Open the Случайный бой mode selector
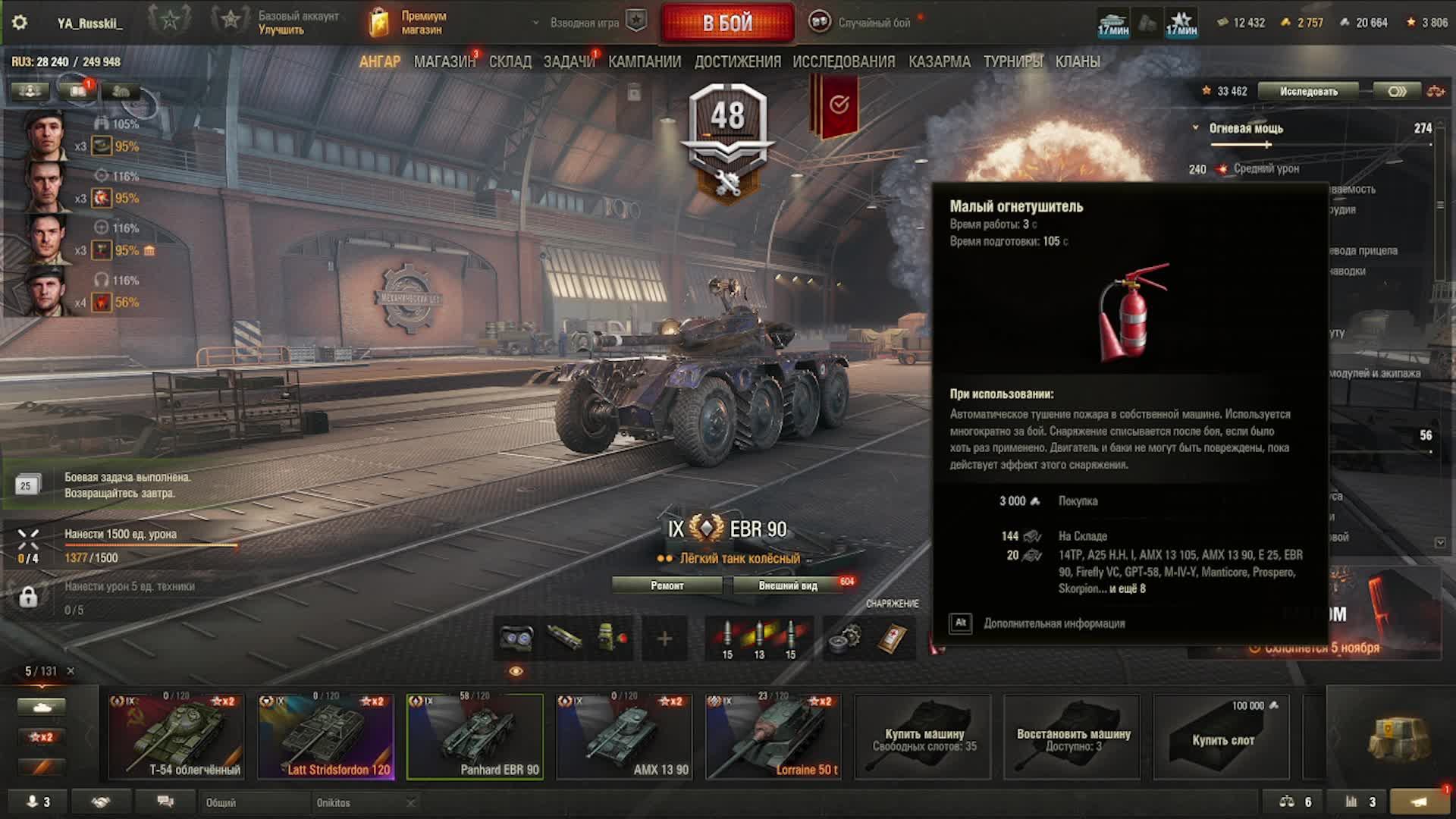 click(864, 23)
